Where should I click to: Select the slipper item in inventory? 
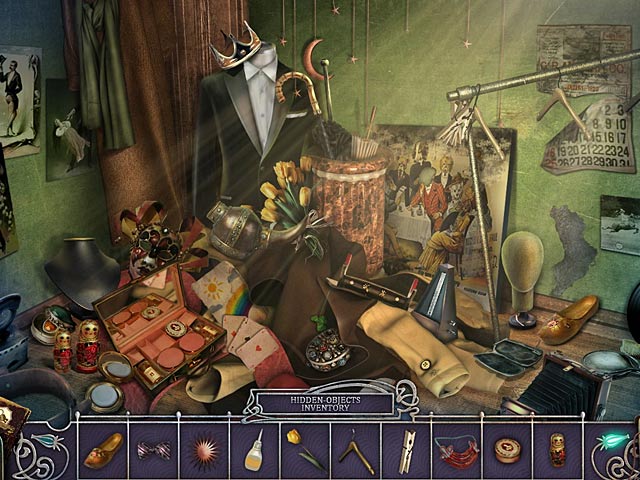pyautogui.click(x=103, y=450)
